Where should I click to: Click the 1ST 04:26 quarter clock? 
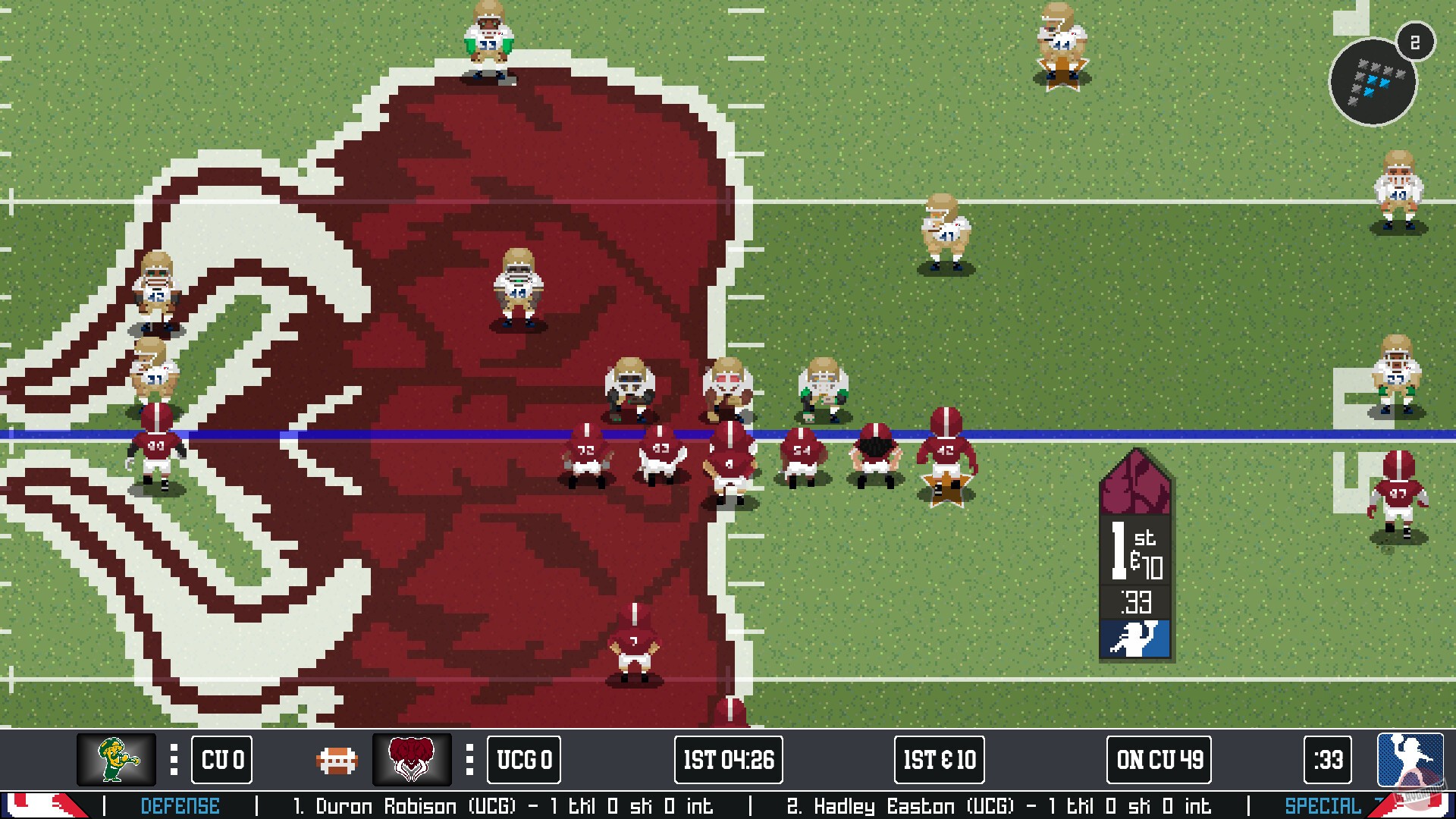coord(727,760)
